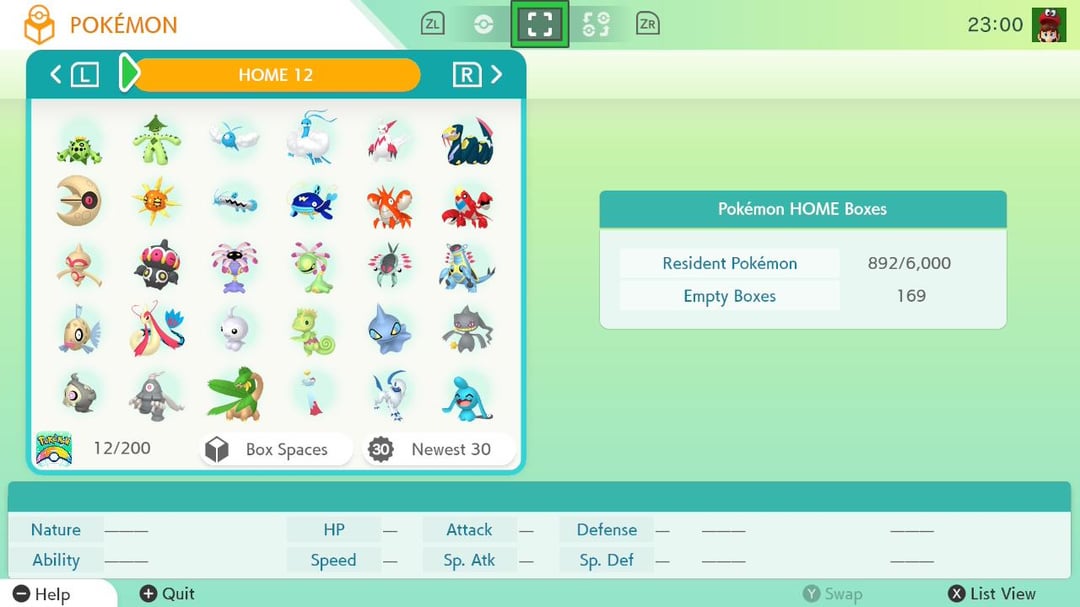Show the Newest 30 Pokémon

pyautogui.click(x=440, y=449)
